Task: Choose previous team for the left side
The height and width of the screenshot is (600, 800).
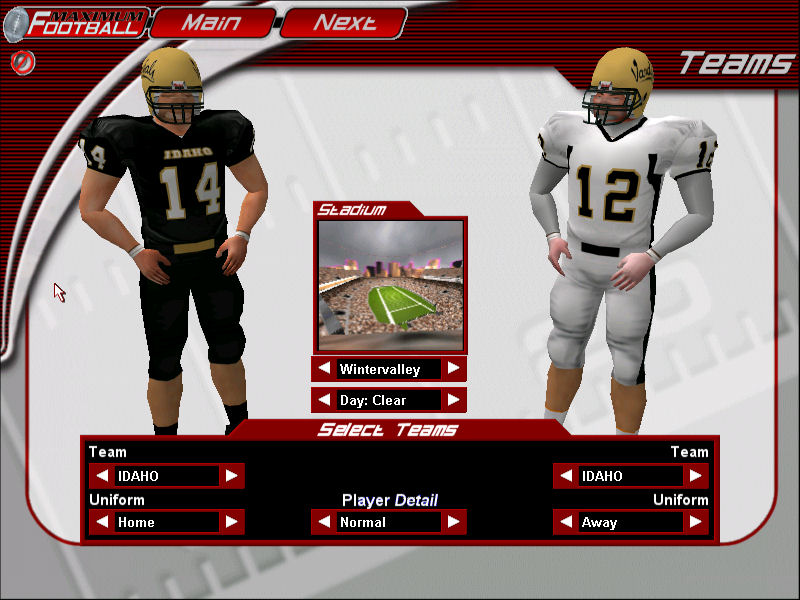Action: click(x=102, y=476)
